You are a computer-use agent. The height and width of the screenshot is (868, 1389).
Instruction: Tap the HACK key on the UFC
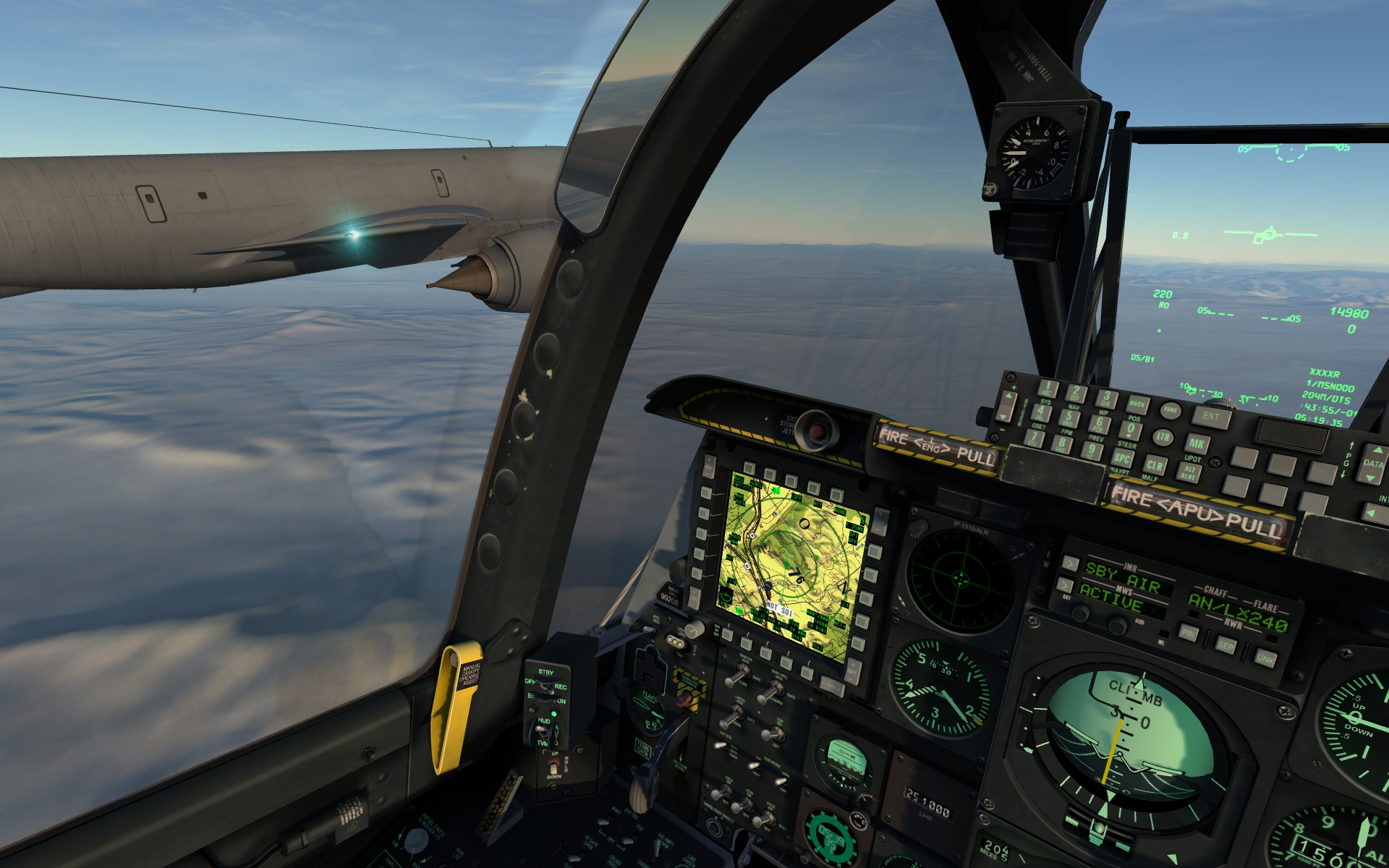pos(1137,404)
